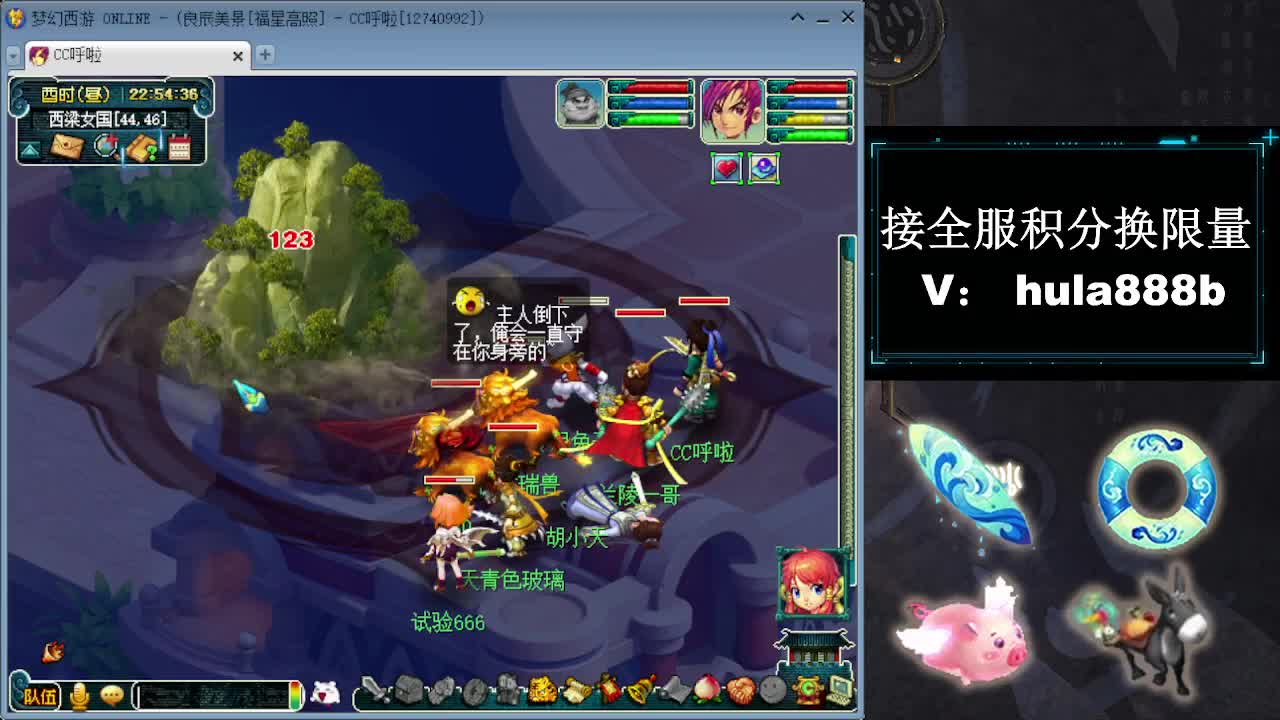Open the mail envelope icon in the info panel
This screenshot has height=720, width=1280.
point(67,147)
